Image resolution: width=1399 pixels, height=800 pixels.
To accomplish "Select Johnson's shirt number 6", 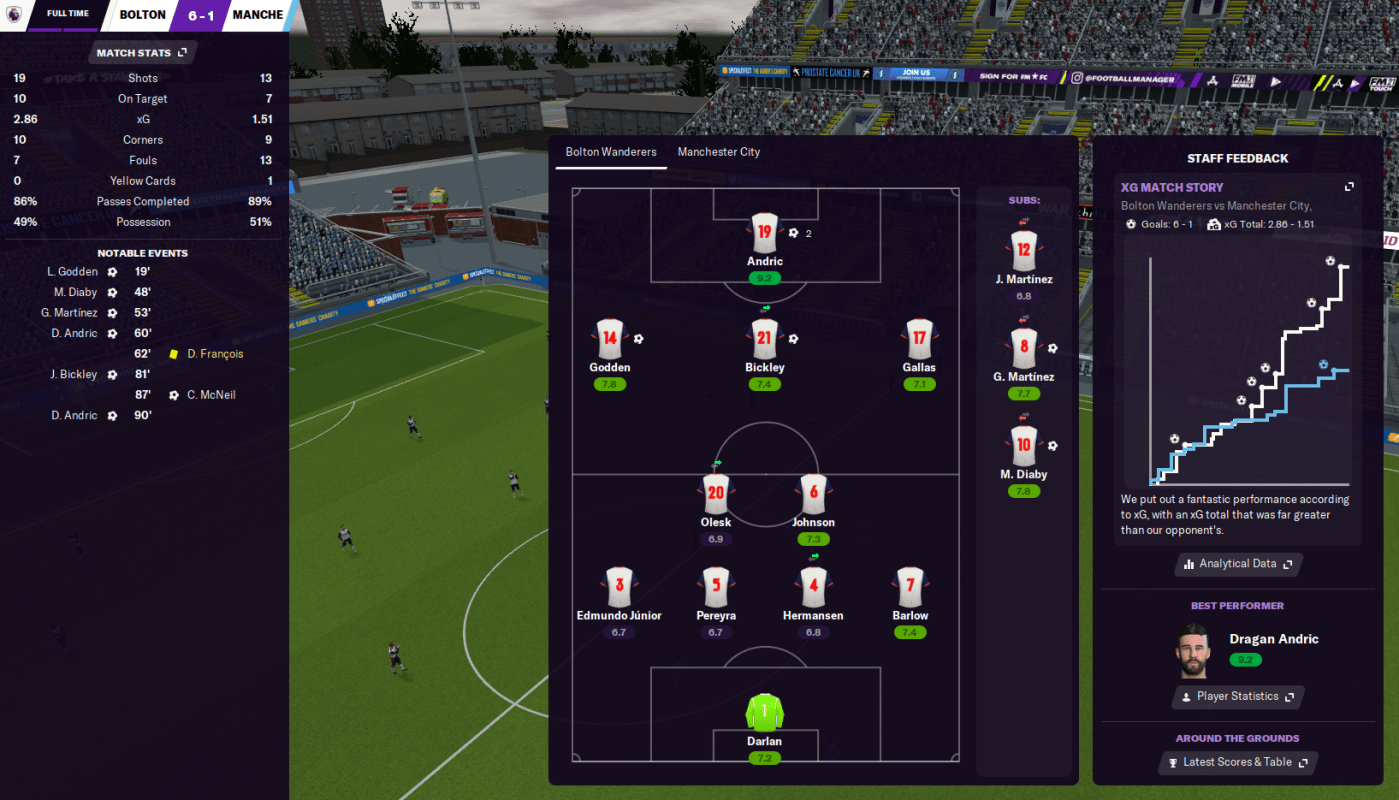I will 813,494.
